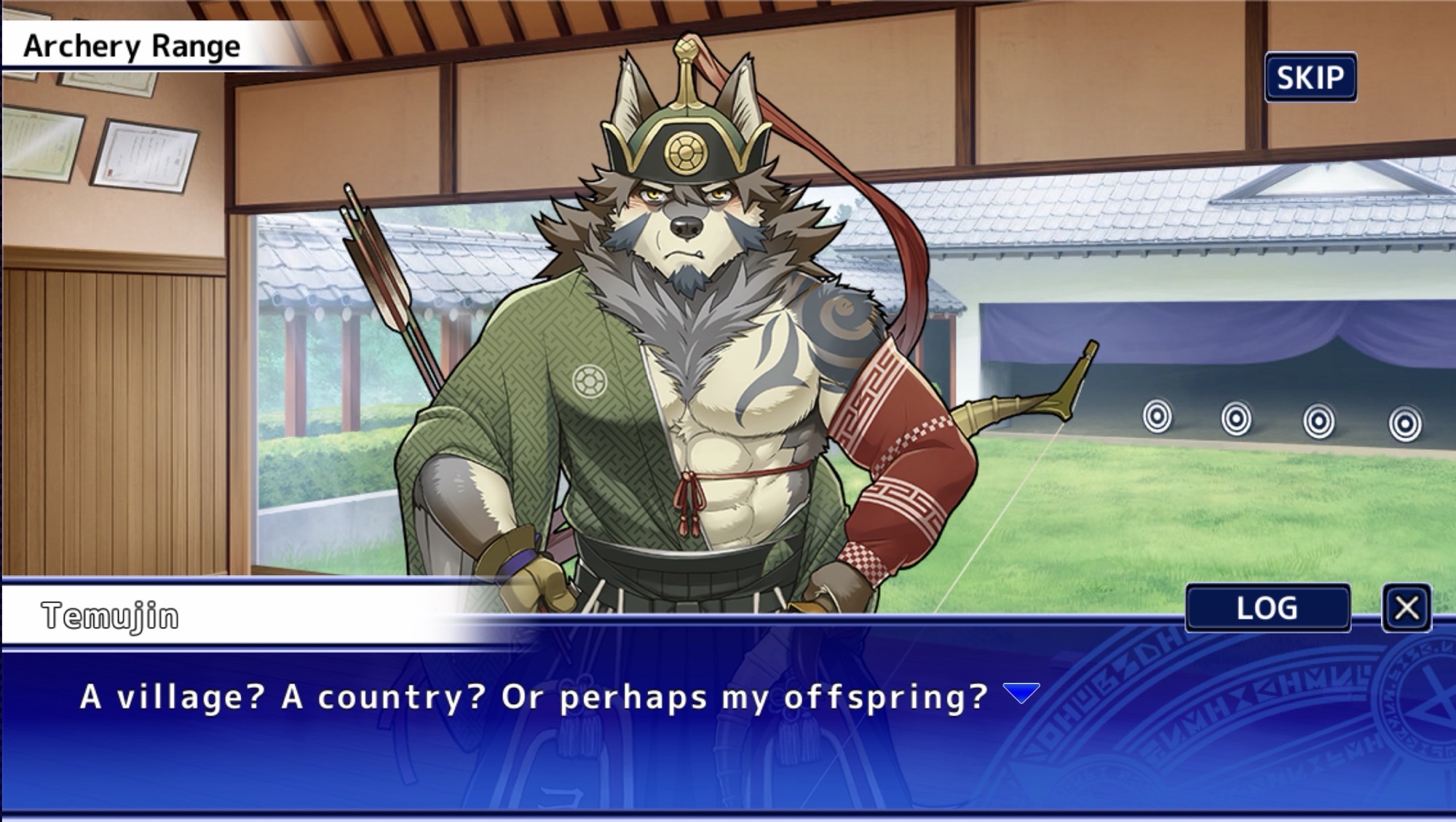Open the dialogue LOG
The image size is (1456, 822).
(1267, 608)
